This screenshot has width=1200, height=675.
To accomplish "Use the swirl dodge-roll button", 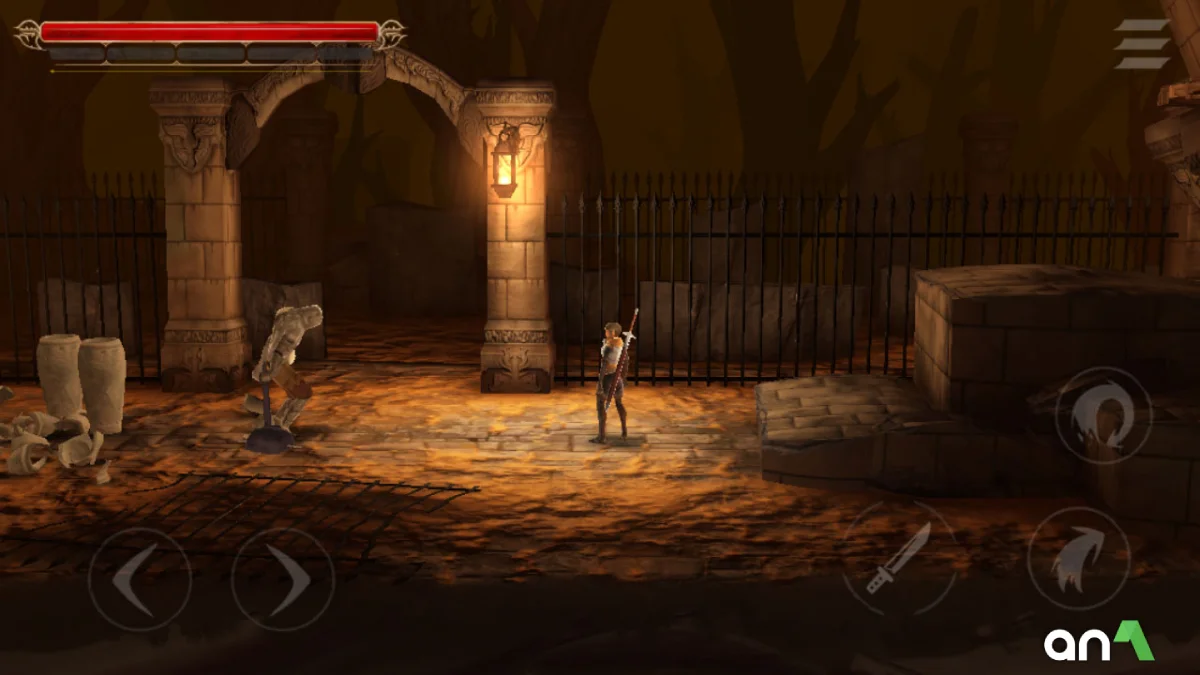I will tap(1103, 415).
